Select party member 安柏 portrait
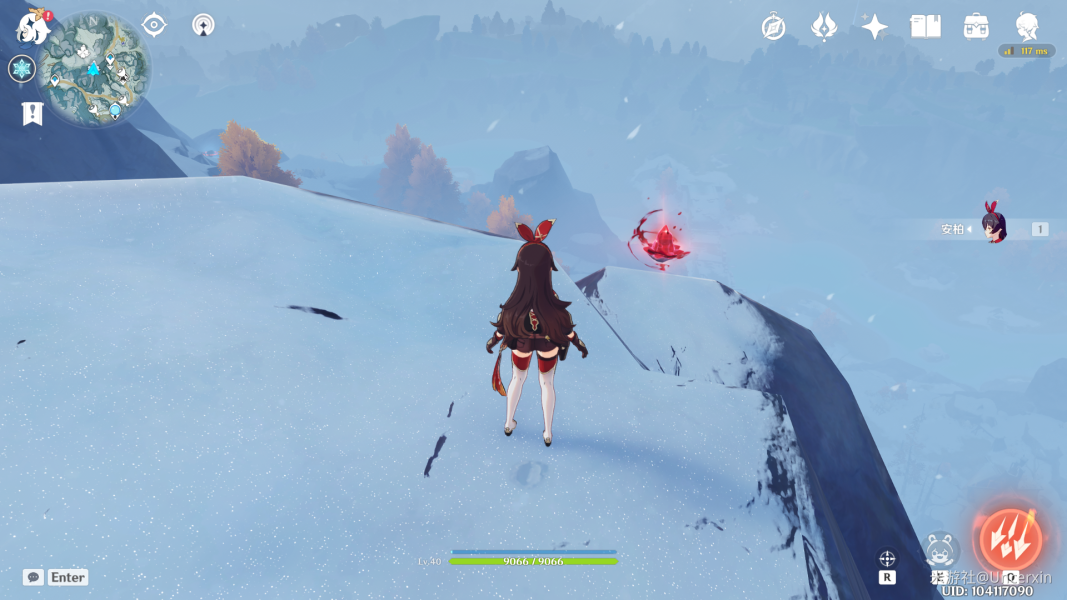Image resolution: width=1067 pixels, height=600 pixels. pos(993,229)
